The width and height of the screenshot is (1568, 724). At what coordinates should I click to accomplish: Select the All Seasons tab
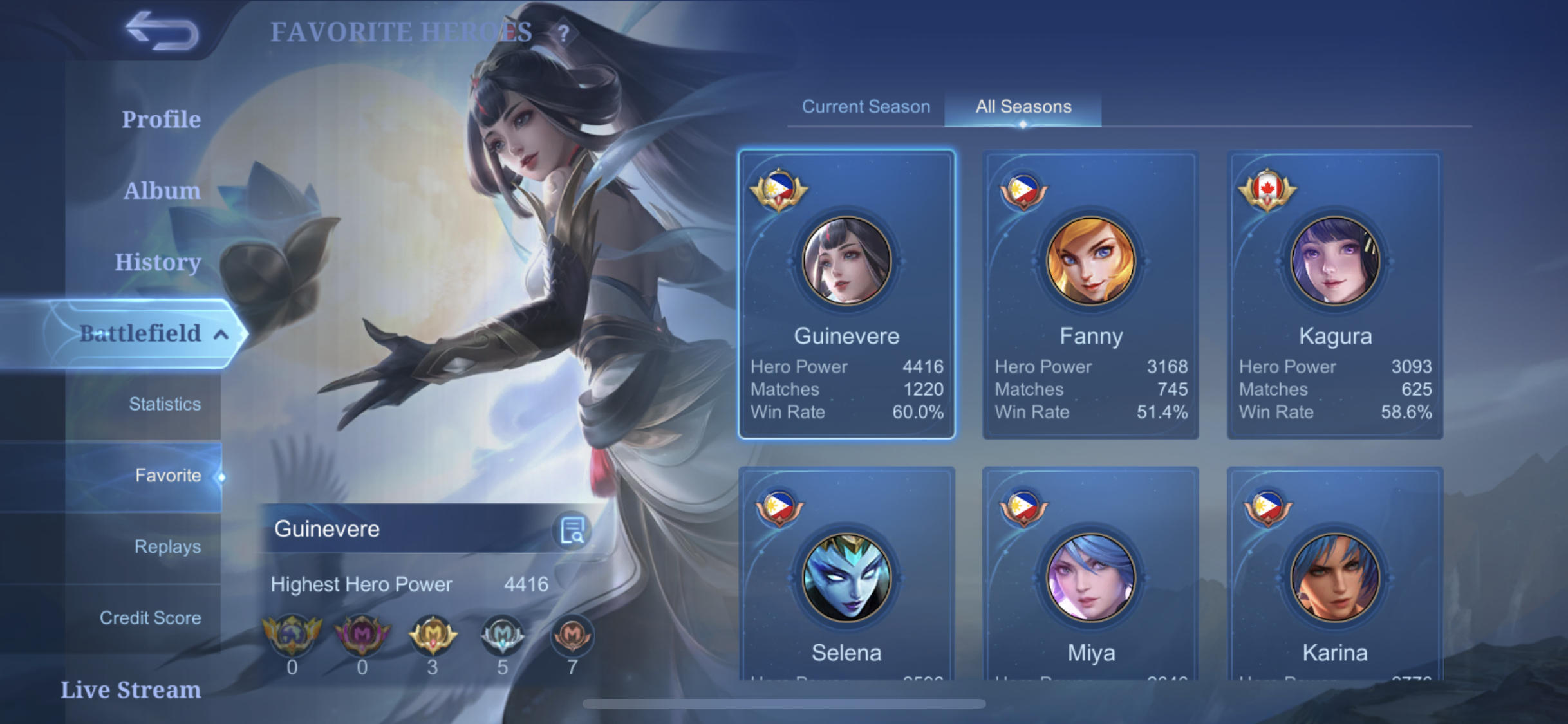click(1023, 107)
